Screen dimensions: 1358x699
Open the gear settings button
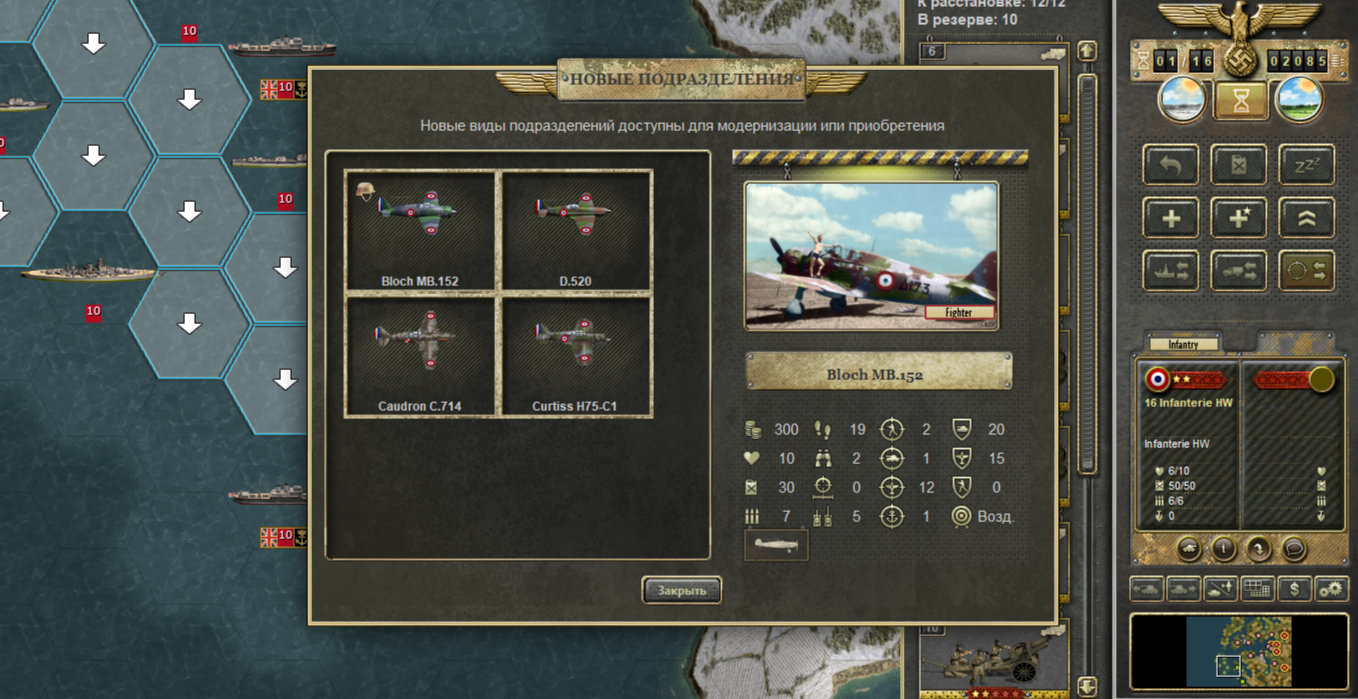point(1331,590)
